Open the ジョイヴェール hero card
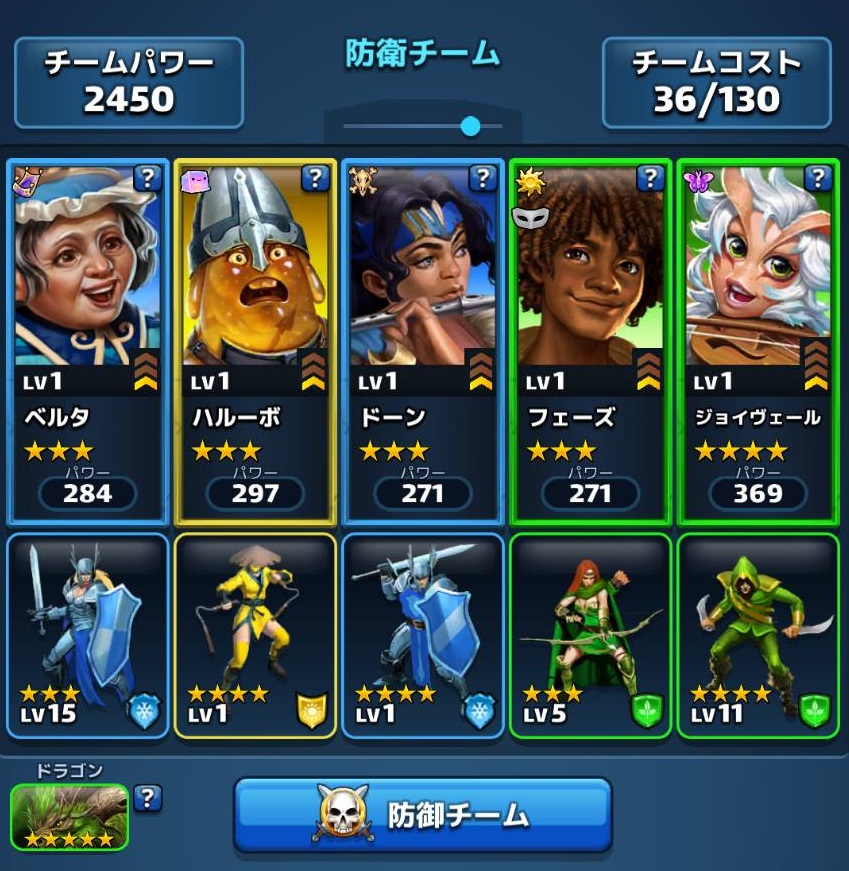This screenshot has height=871, width=849. (757, 340)
